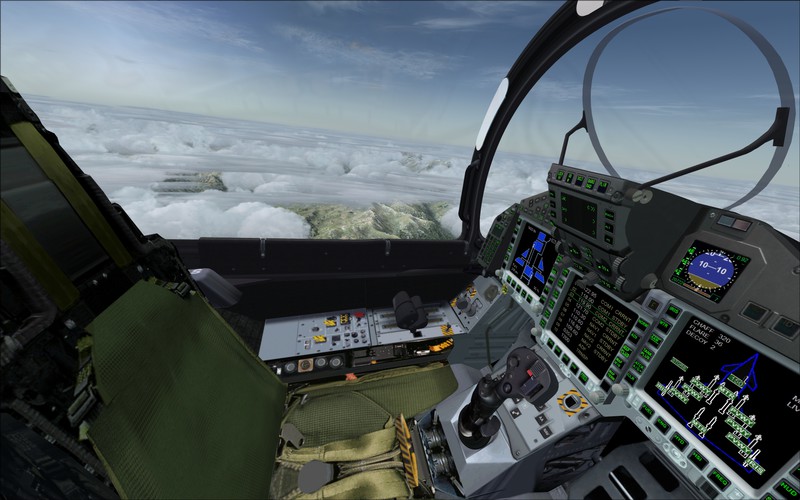
Task: Select the small upper HUD control panel screen
Action: coord(579,212)
